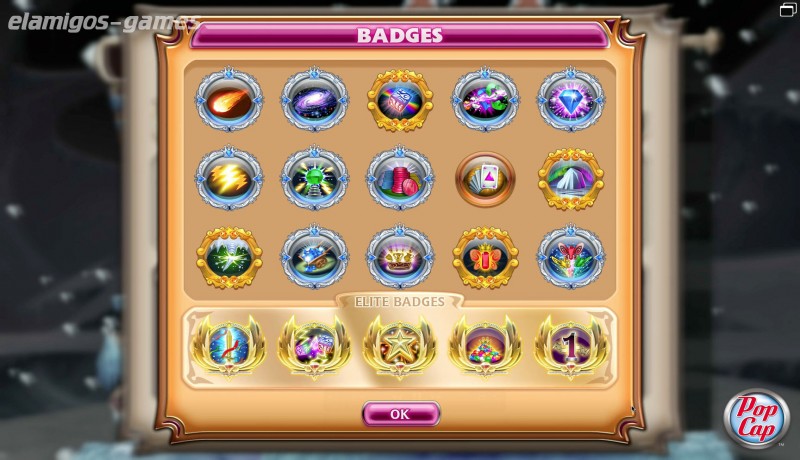This screenshot has width=800, height=460.
Task: Open the red ribbon elite badge
Action: pos(228,345)
